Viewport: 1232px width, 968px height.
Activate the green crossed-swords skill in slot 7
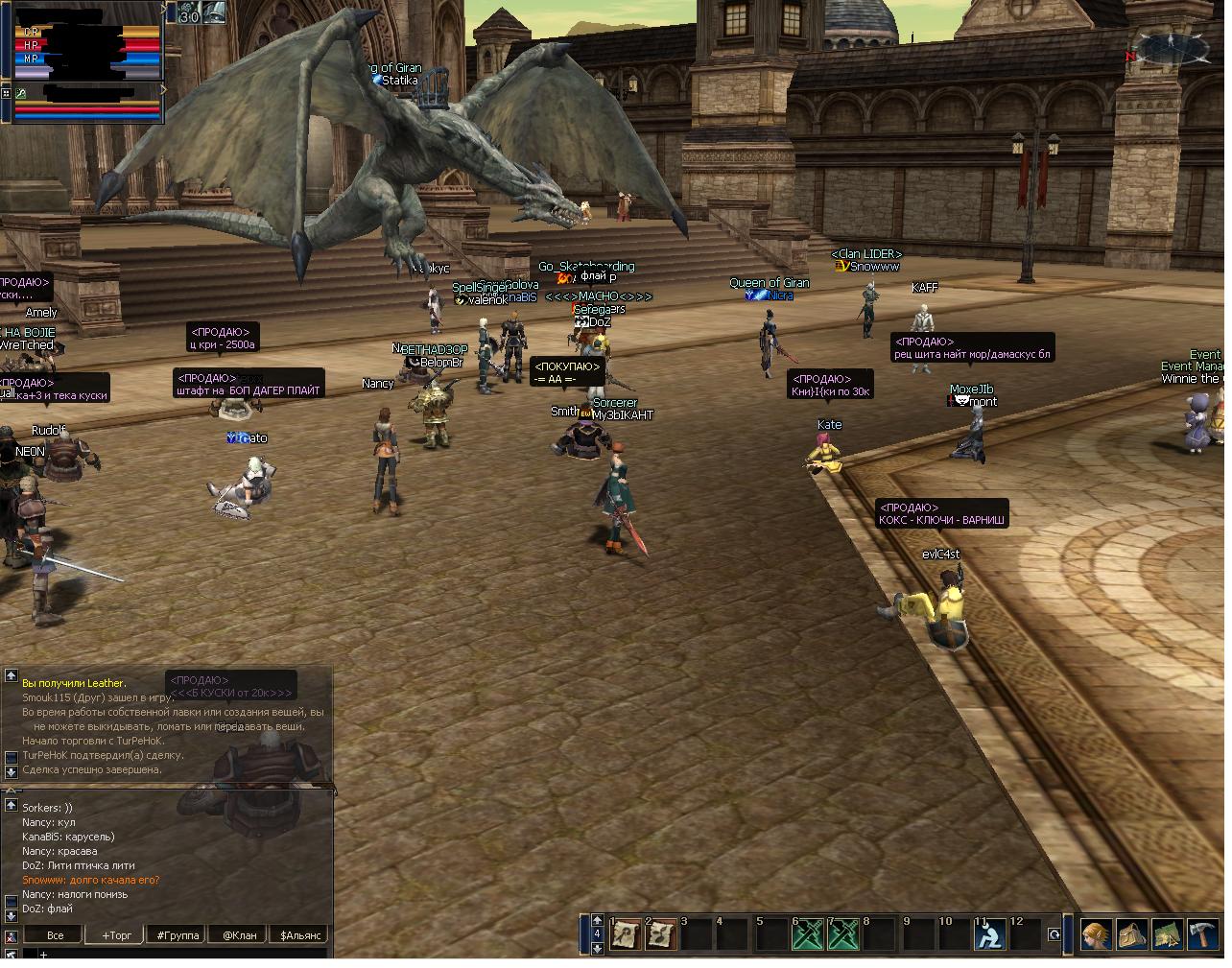(841, 934)
